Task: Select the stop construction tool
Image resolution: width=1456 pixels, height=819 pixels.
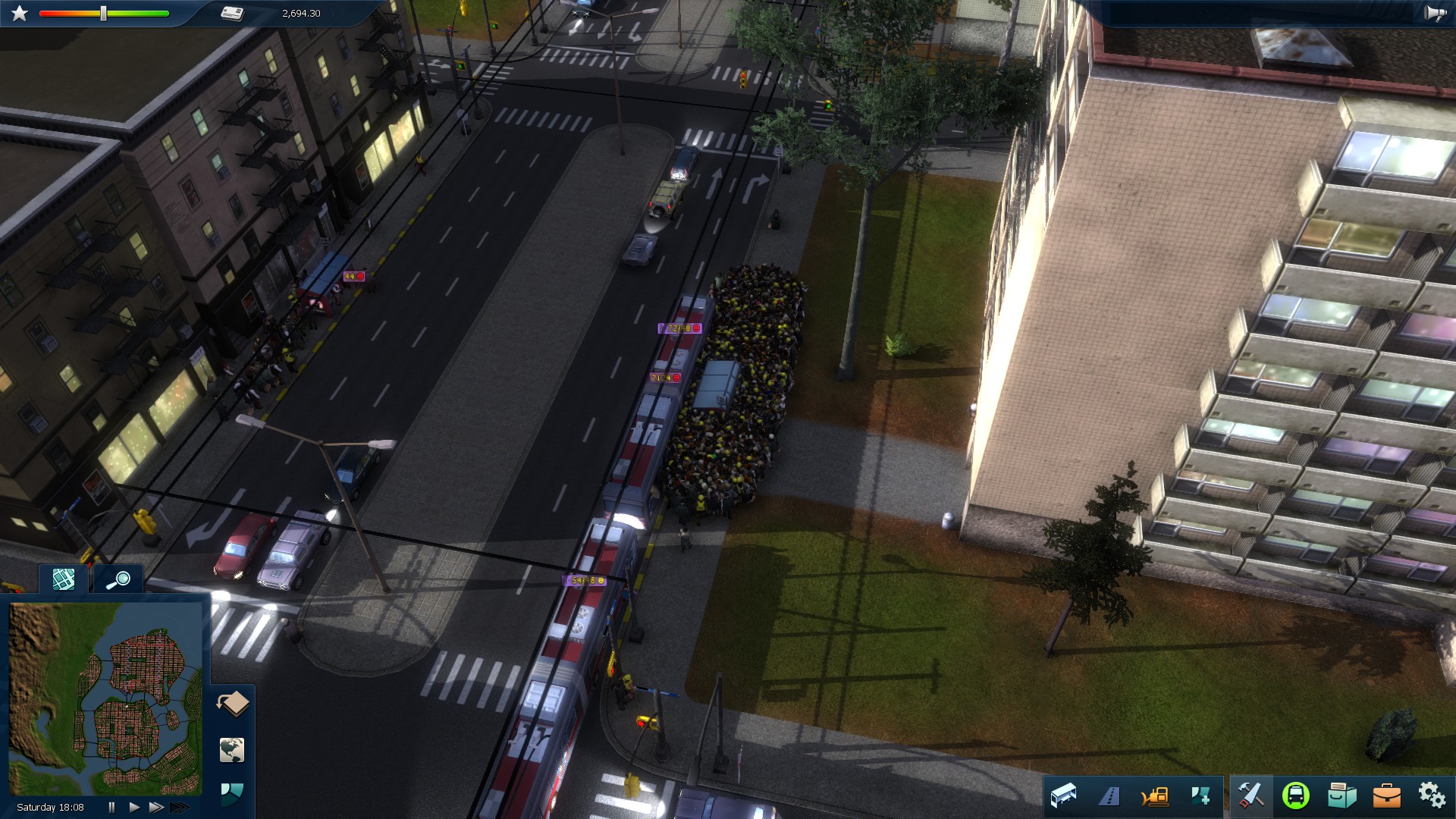Action: [1064, 797]
